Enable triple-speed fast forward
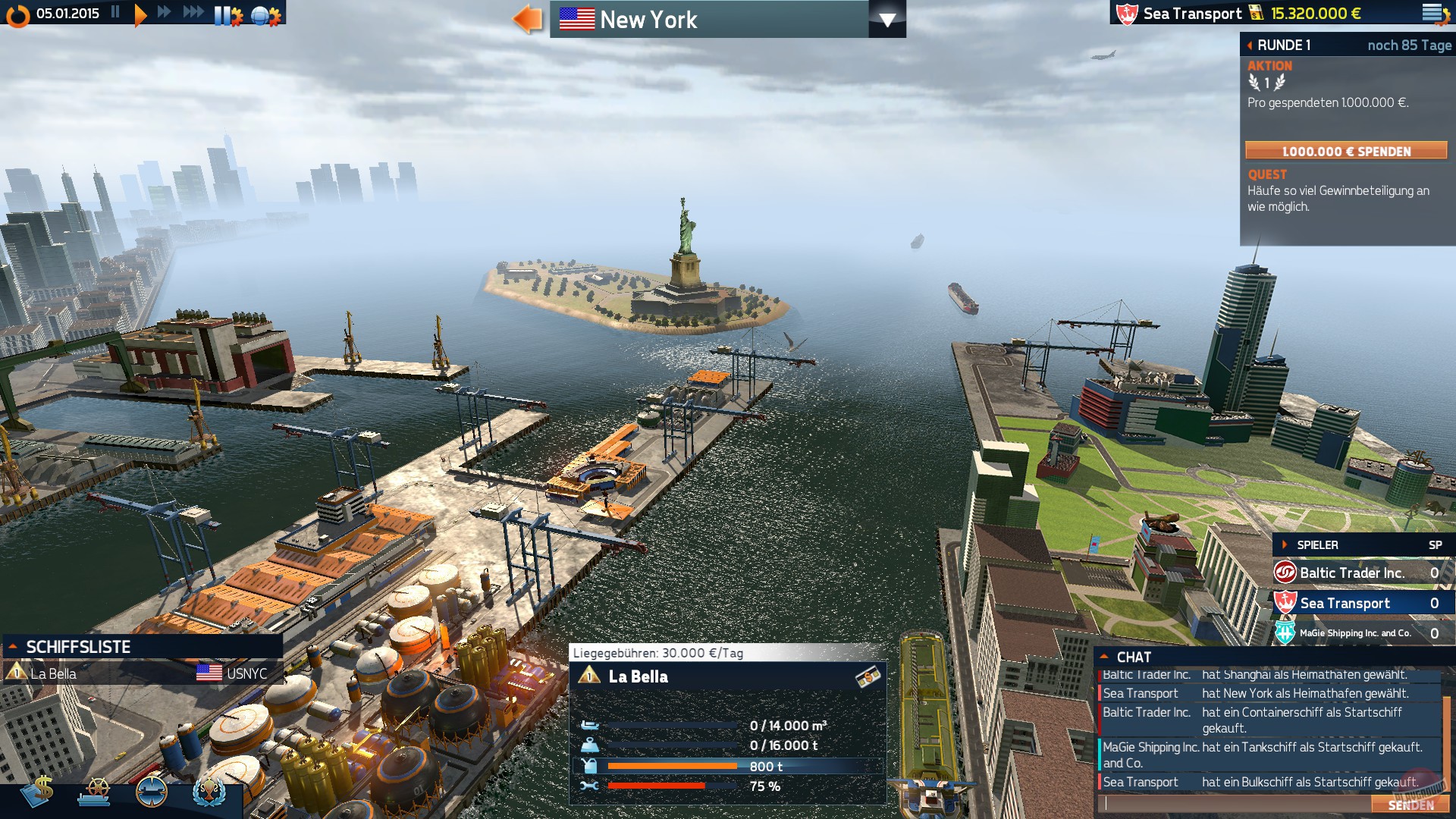1456x819 pixels. [192, 12]
